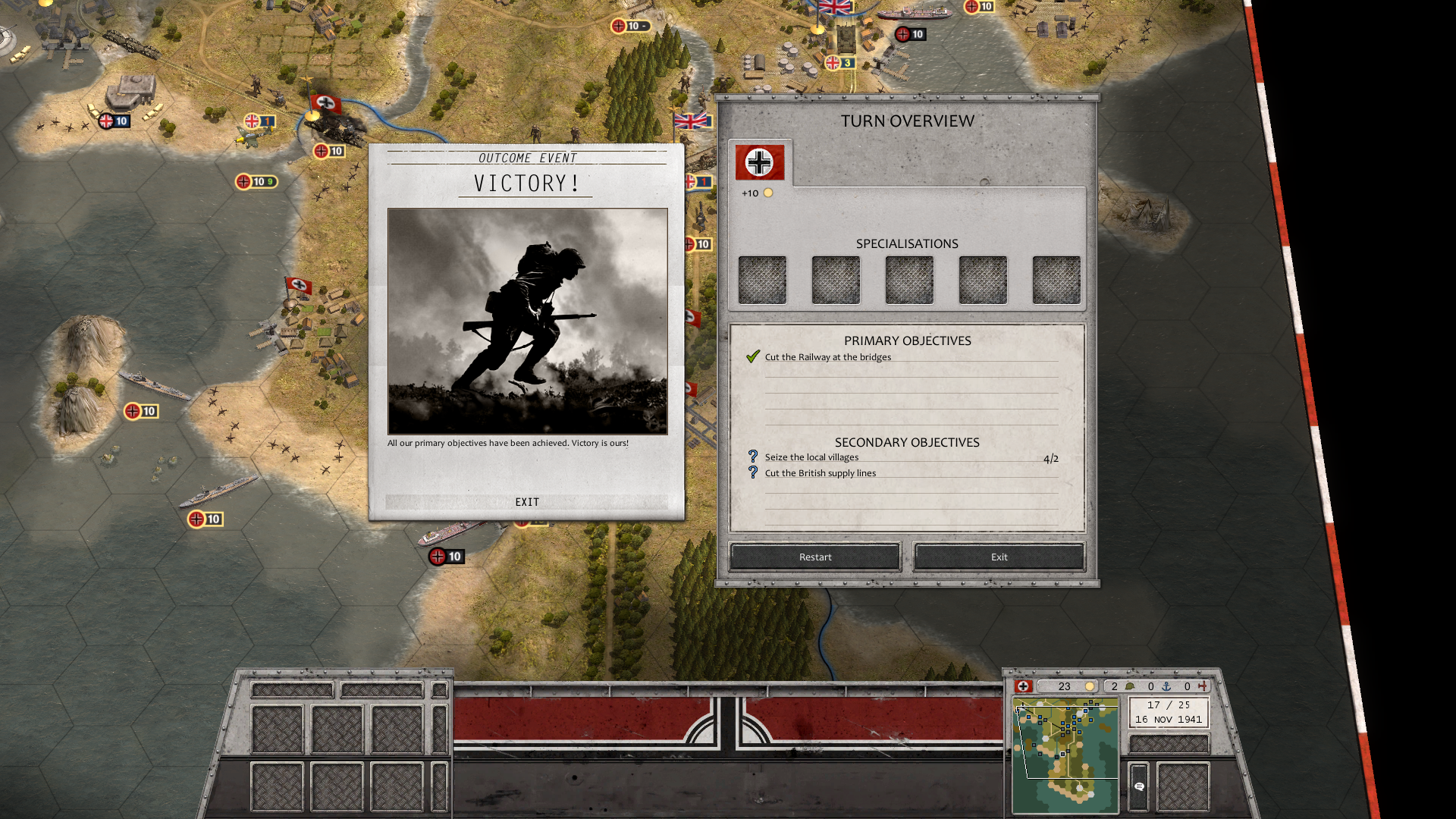This screenshot has width=1456, height=819.
Task: Click the question mark beside Seize the local villages
Action: point(752,457)
